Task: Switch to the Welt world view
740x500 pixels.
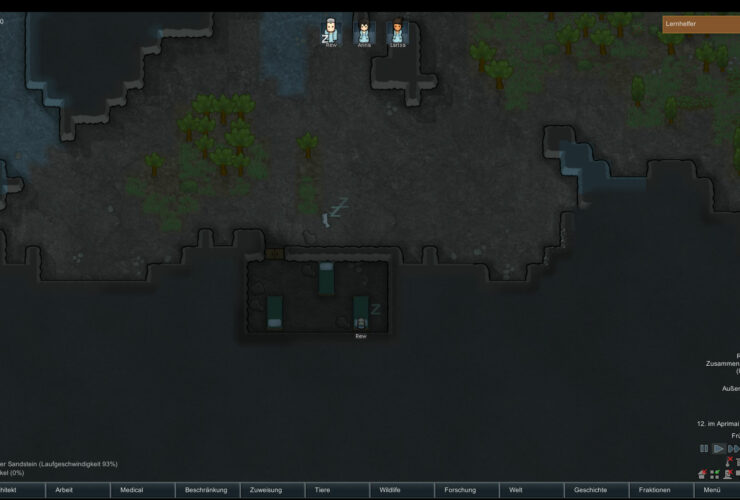Action: 516,490
